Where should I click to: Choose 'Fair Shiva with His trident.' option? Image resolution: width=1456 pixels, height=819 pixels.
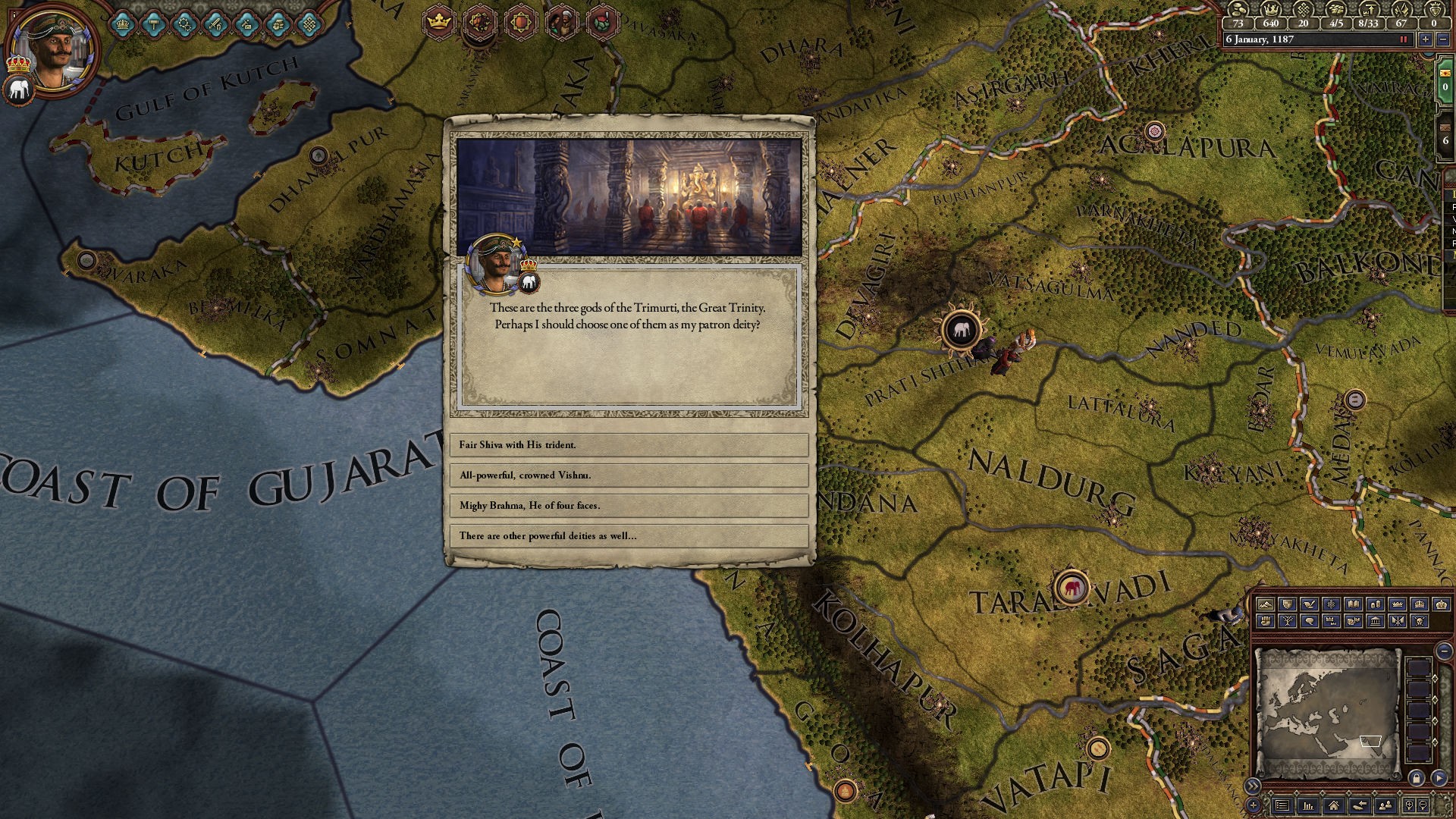[628, 445]
